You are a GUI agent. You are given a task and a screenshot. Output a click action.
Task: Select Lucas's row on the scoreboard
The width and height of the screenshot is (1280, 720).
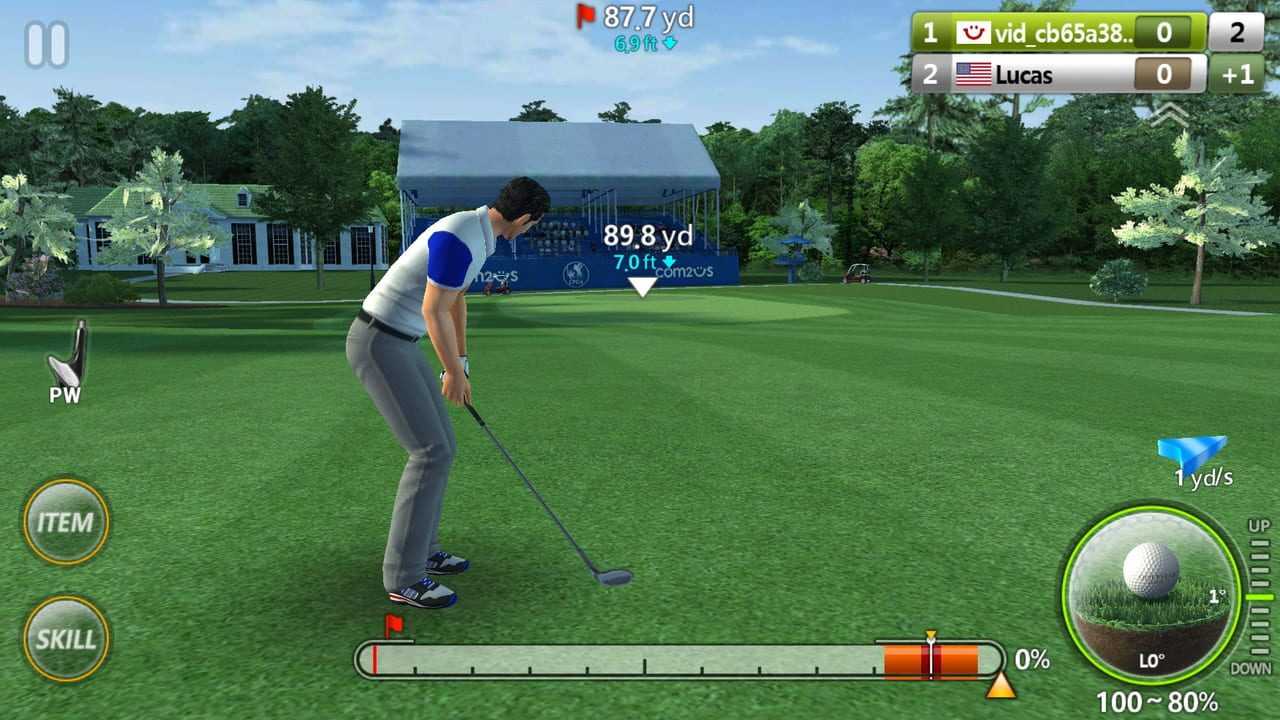[x=1058, y=74]
